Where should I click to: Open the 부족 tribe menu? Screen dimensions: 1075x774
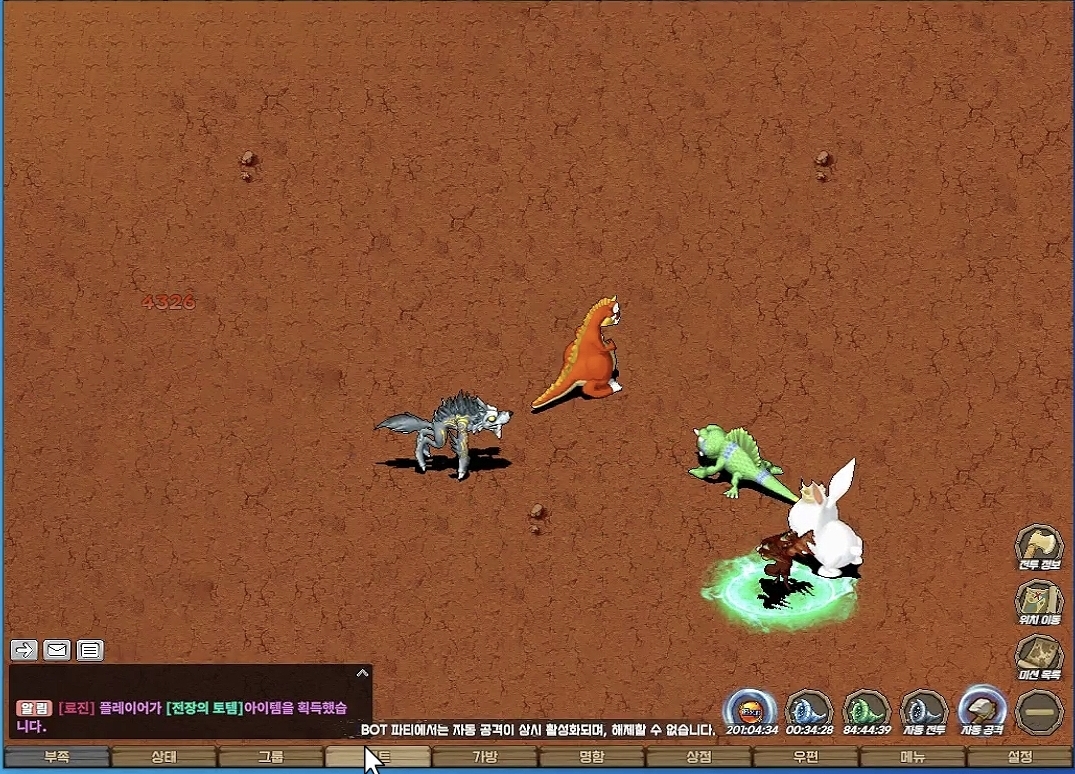tap(57, 757)
